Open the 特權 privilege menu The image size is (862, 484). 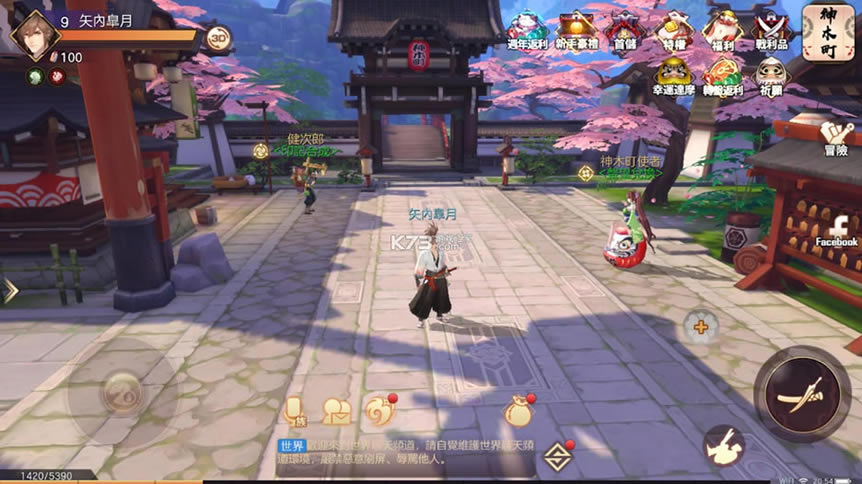point(672,30)
